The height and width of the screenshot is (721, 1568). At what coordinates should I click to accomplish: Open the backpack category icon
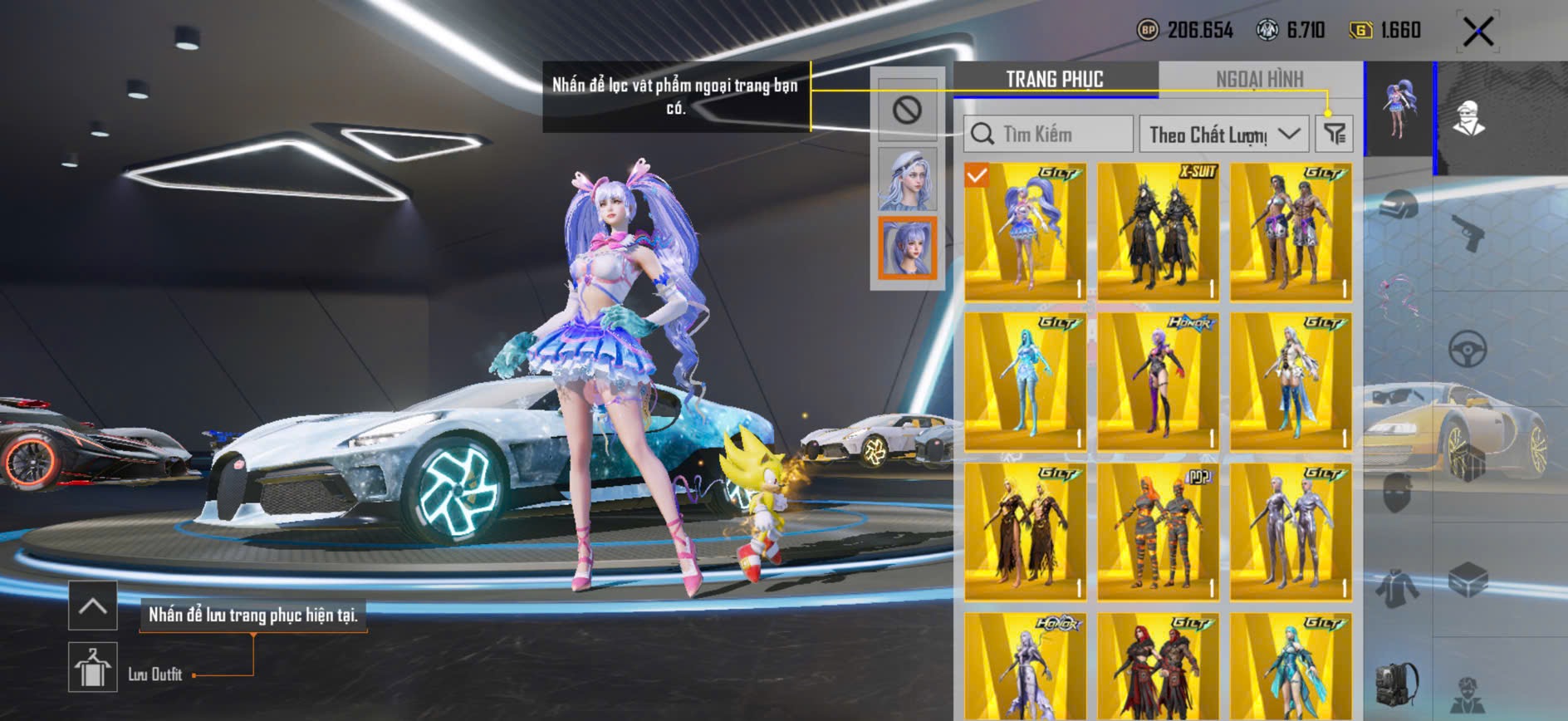click(1397, 684)
